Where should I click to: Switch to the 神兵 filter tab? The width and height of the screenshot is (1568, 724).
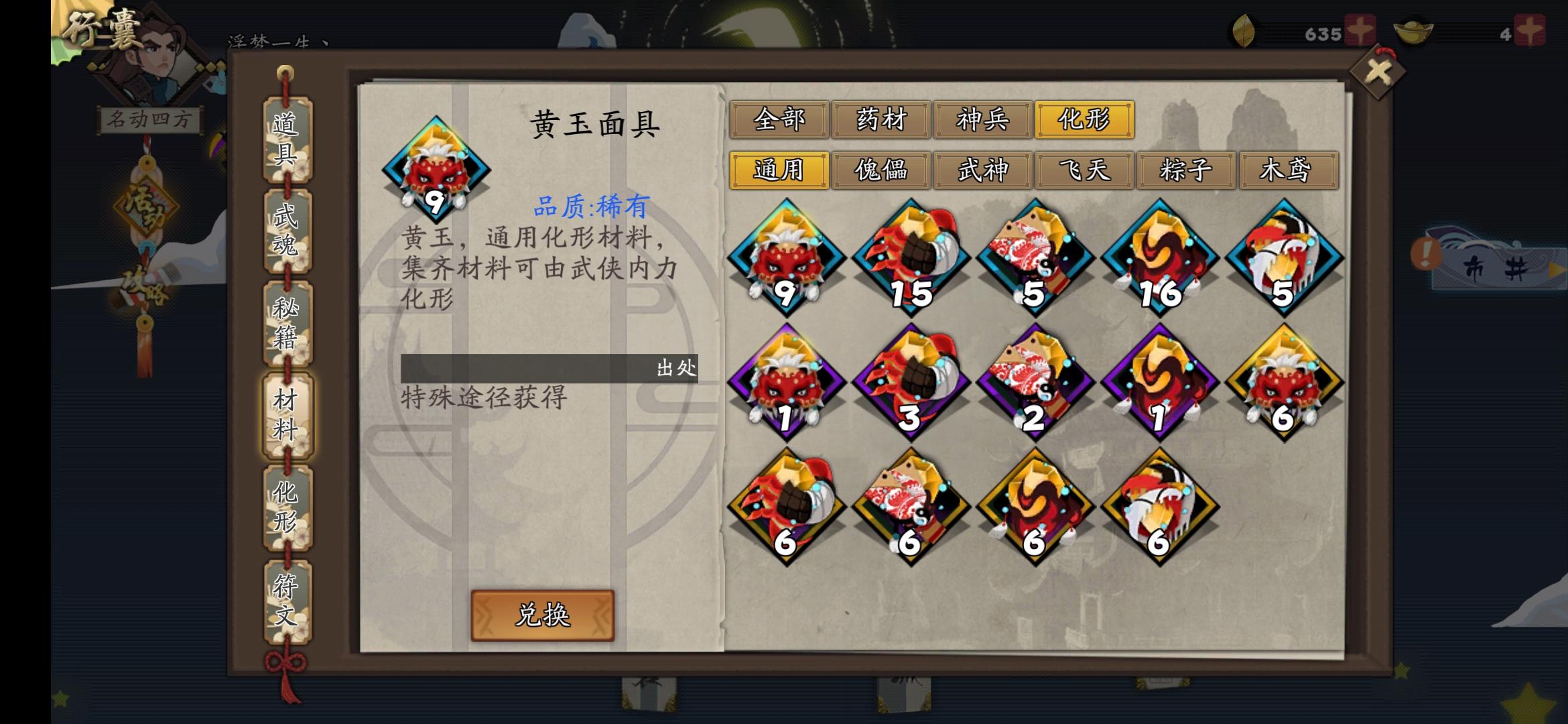click(982, 121)
